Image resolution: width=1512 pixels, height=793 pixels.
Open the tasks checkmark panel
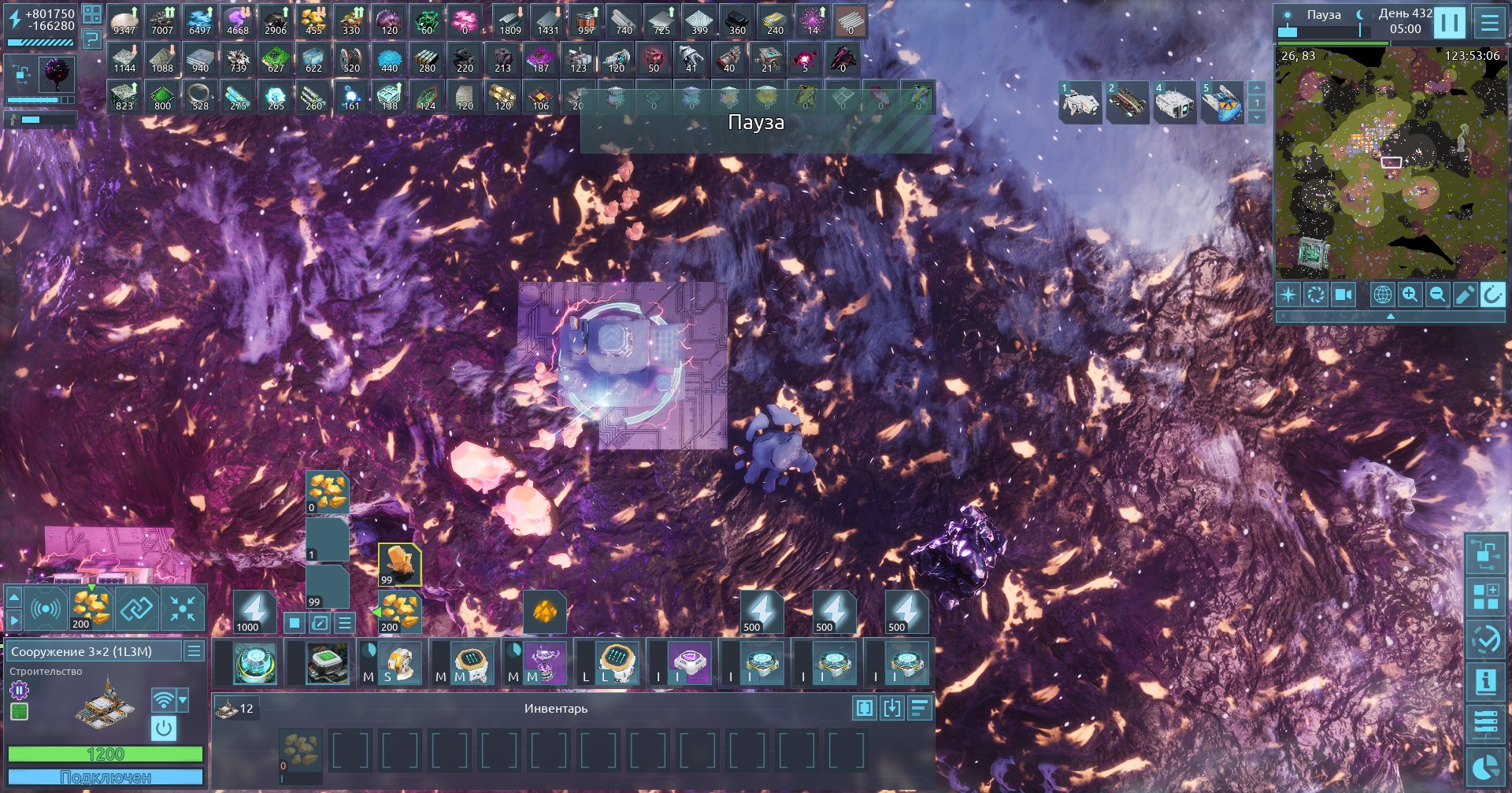(x=1486, y=639)
